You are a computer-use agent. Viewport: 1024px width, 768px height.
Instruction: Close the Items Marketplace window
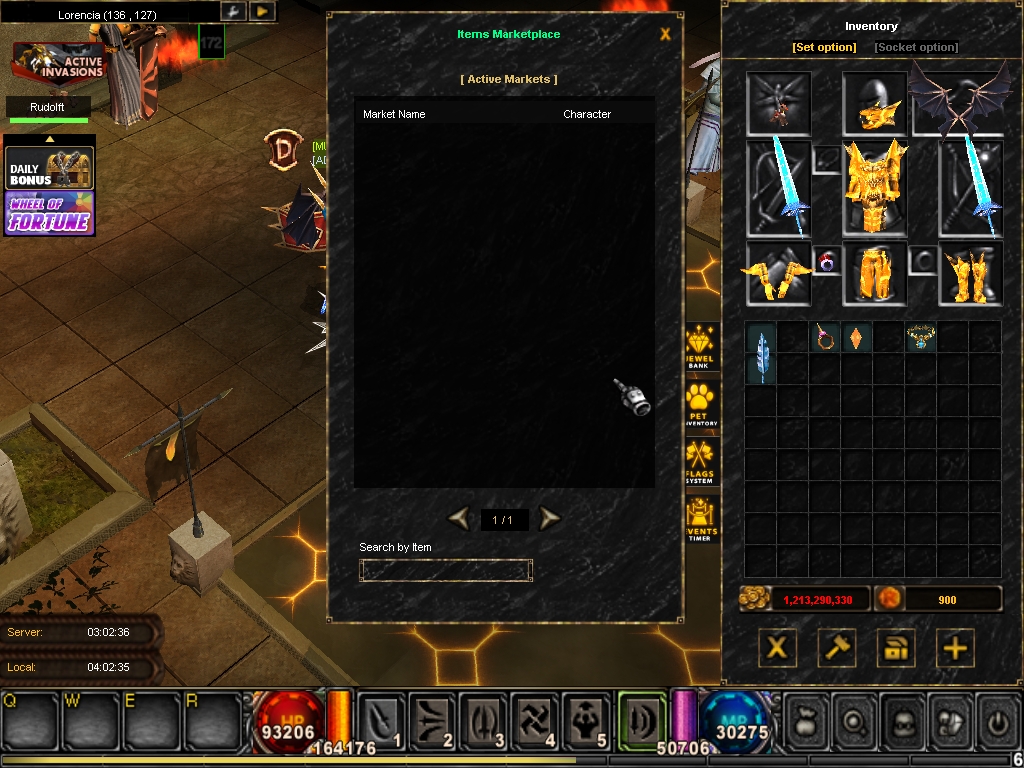(x=666, y=35)
